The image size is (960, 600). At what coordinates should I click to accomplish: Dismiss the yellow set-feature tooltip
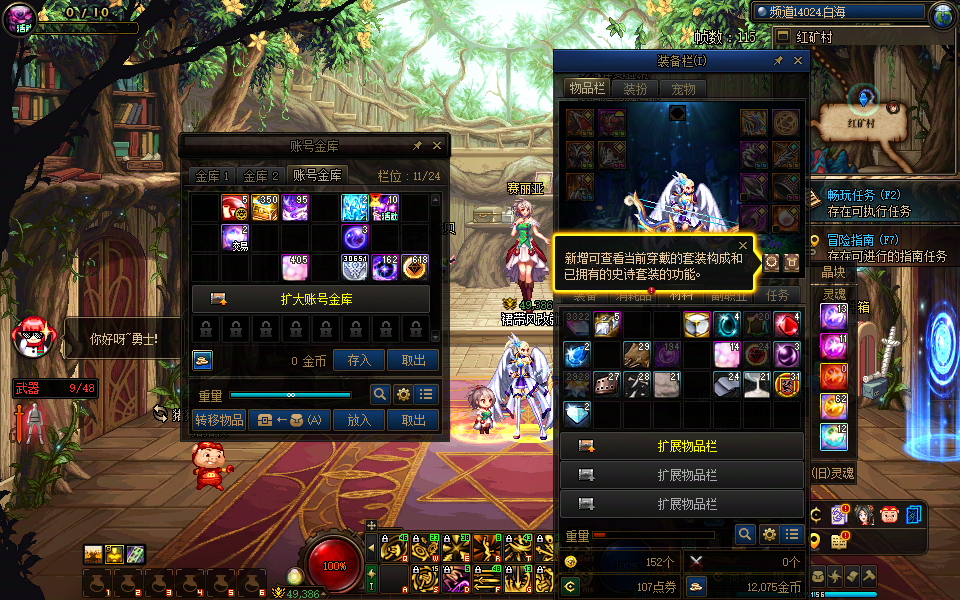coord(743,245)
